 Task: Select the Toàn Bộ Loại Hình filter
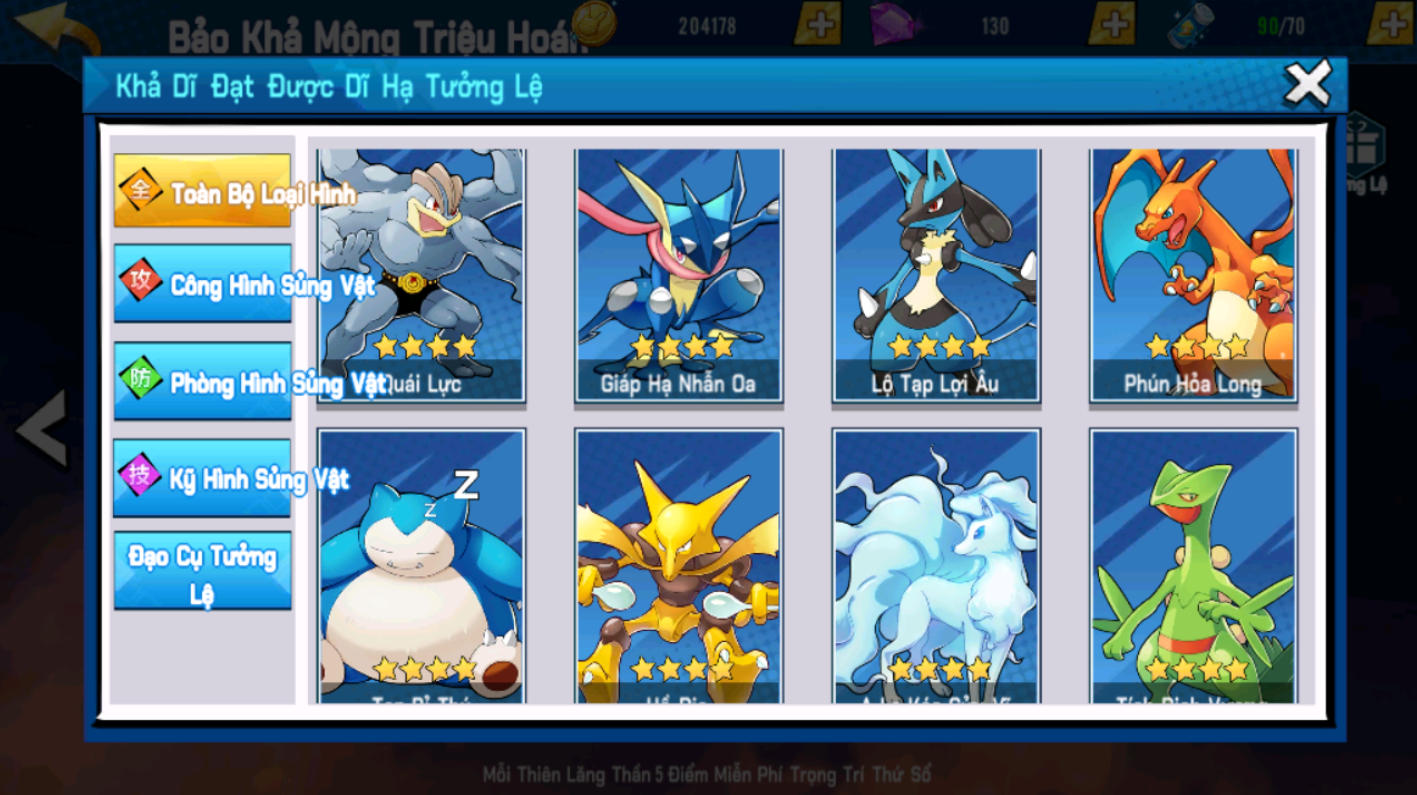click(x=203, y=191)
